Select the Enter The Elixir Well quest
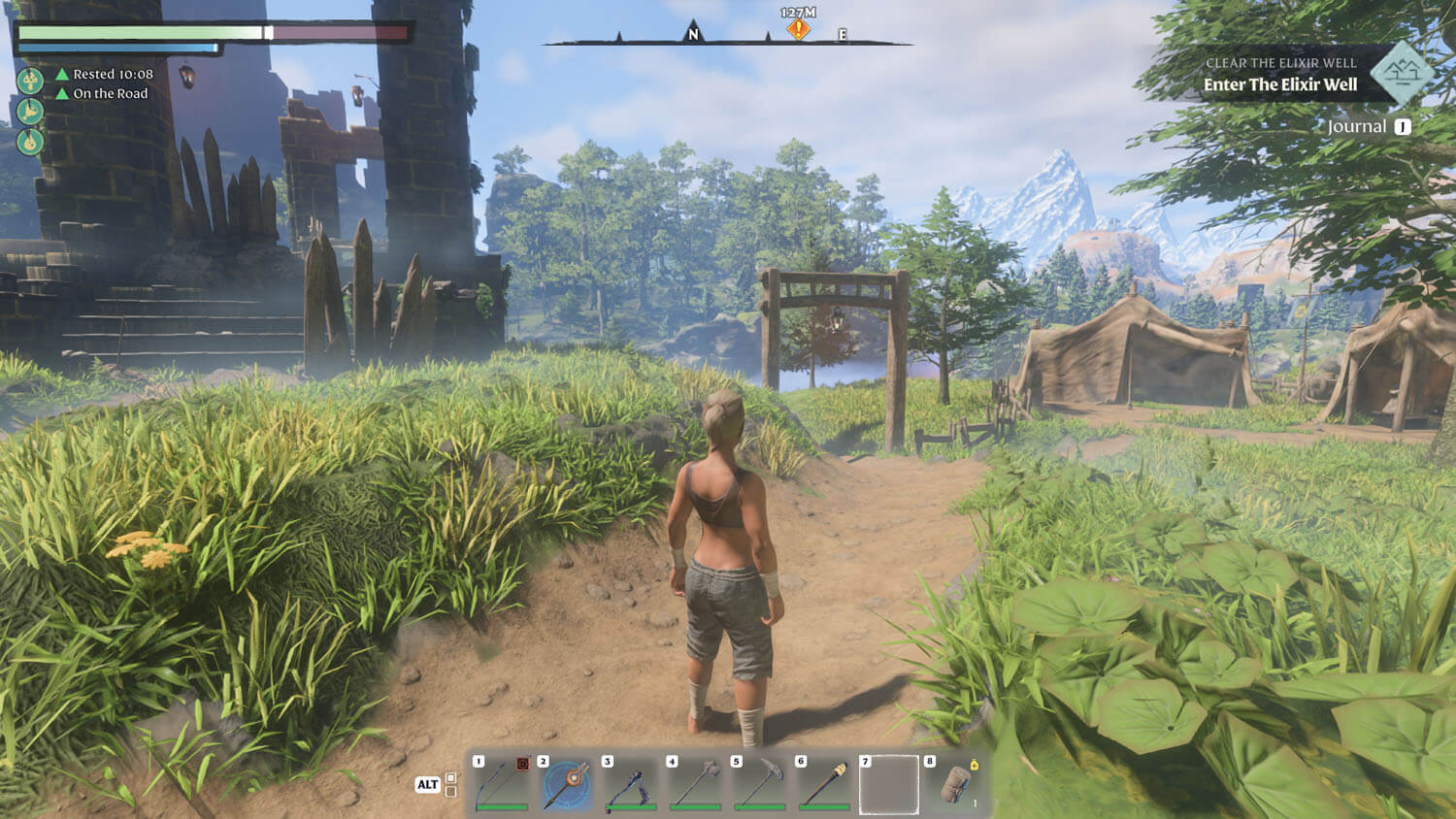 (1282, 83)
